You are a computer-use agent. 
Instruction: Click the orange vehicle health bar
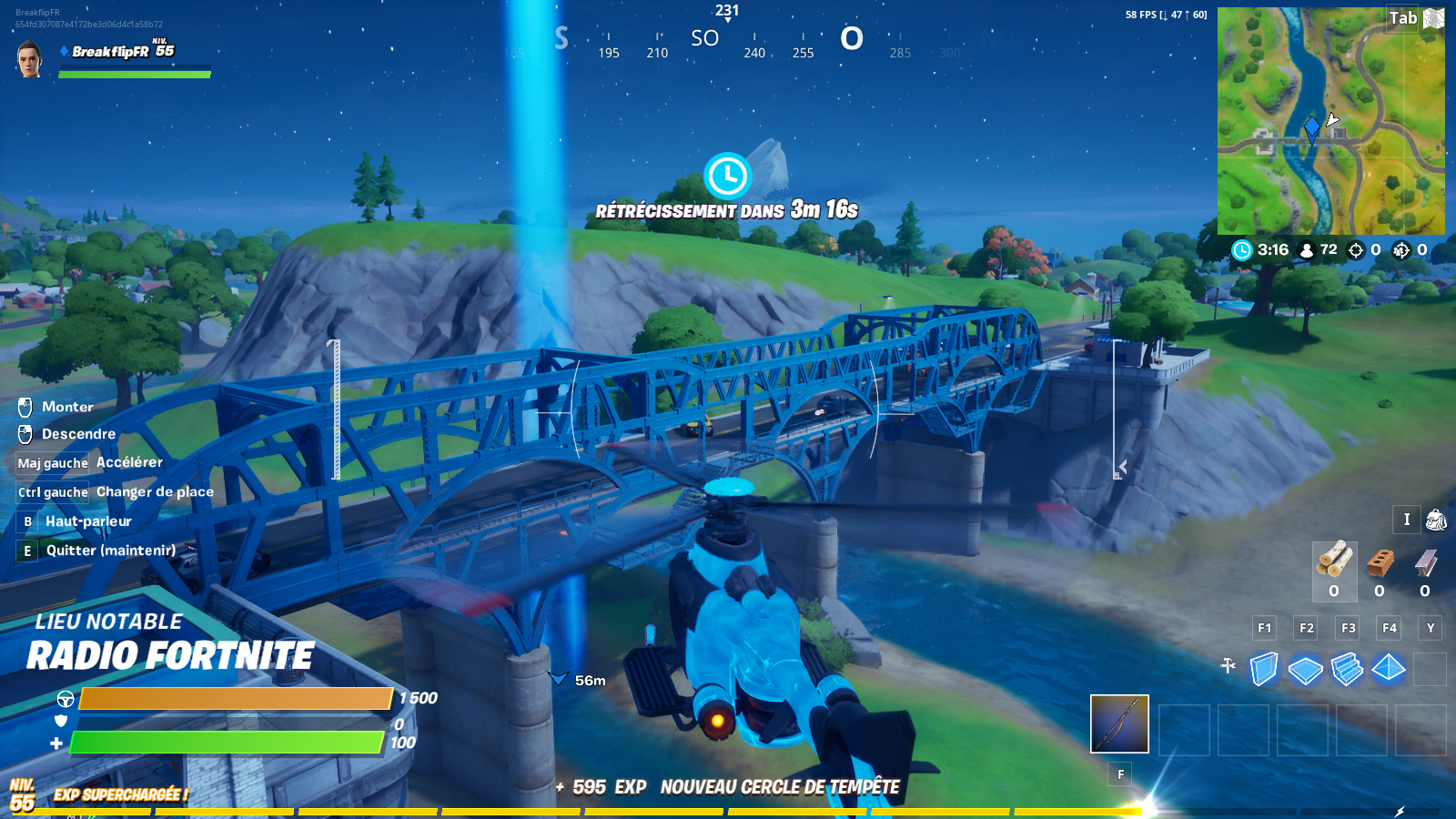click(x=237, y=700)
